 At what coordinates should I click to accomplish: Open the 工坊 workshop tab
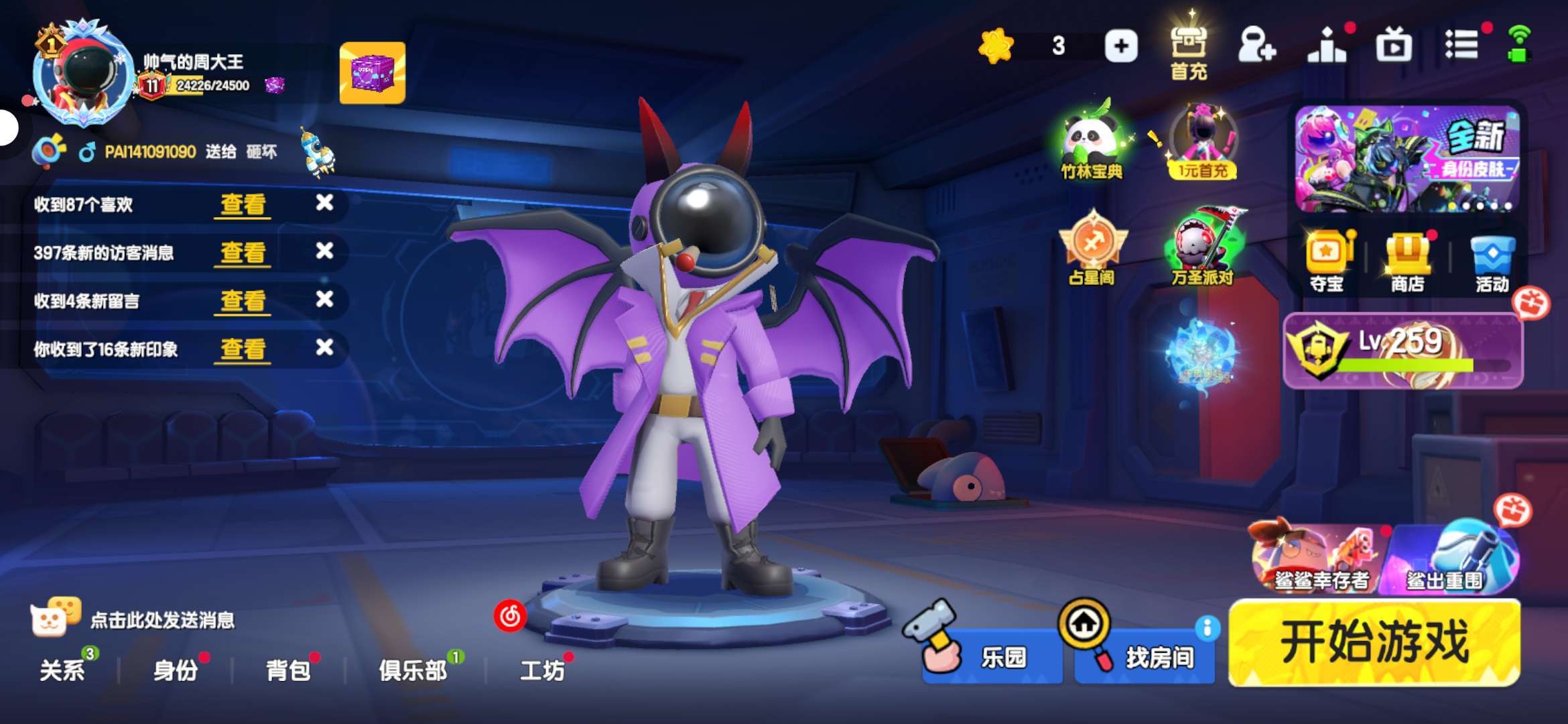point(542,670)
